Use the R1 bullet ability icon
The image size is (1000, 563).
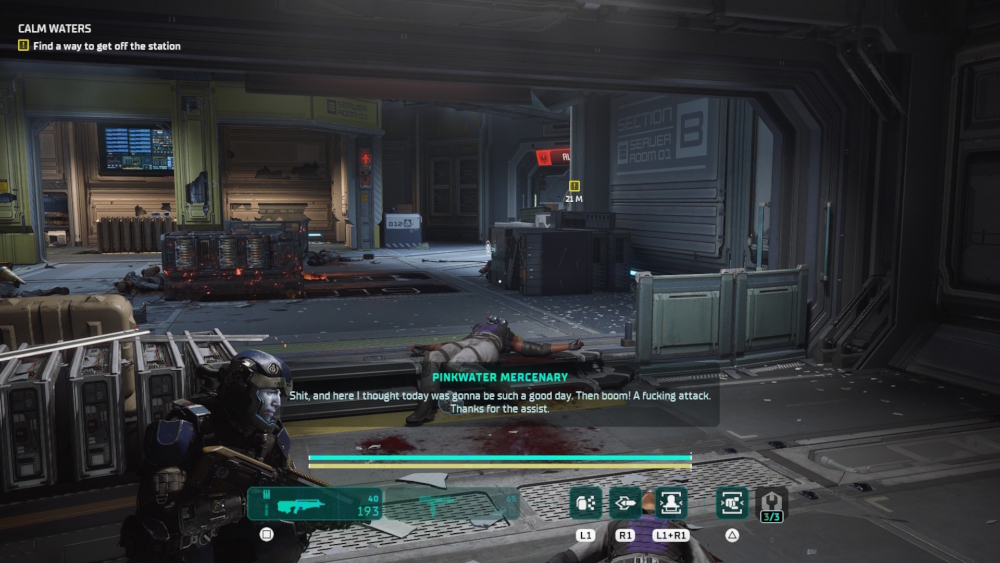click(x=626, y=502)
